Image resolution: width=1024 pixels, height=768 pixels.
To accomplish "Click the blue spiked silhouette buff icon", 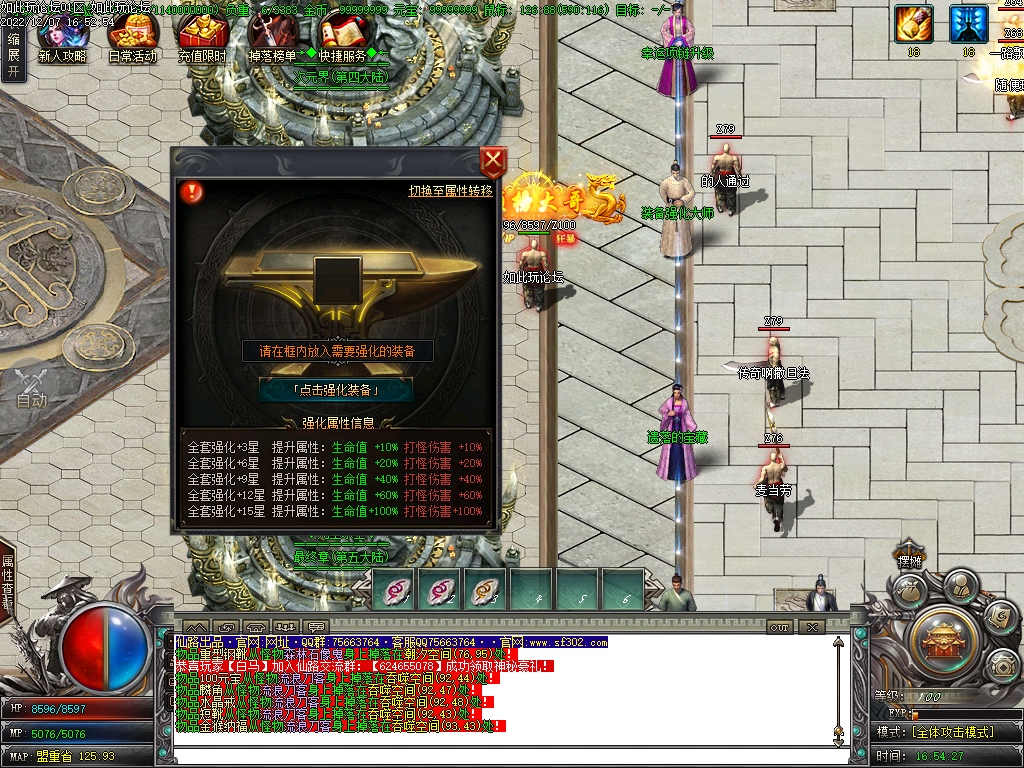I will point(968,24).
